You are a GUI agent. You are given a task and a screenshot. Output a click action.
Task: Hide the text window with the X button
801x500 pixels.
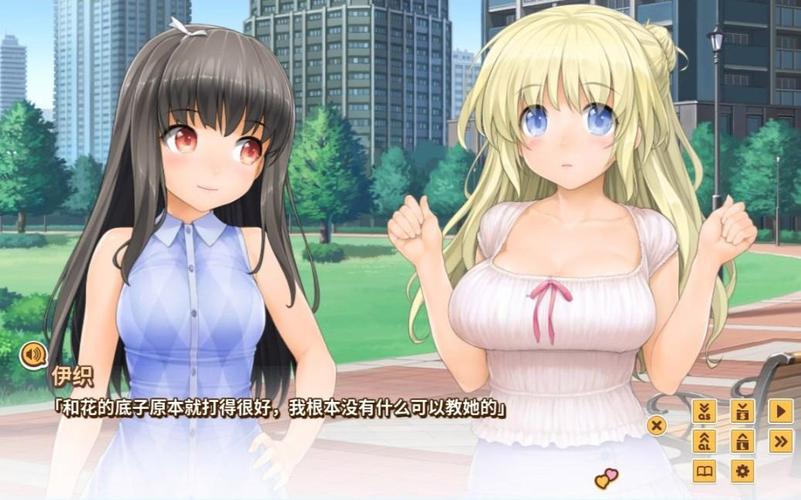tap(657, 425)
